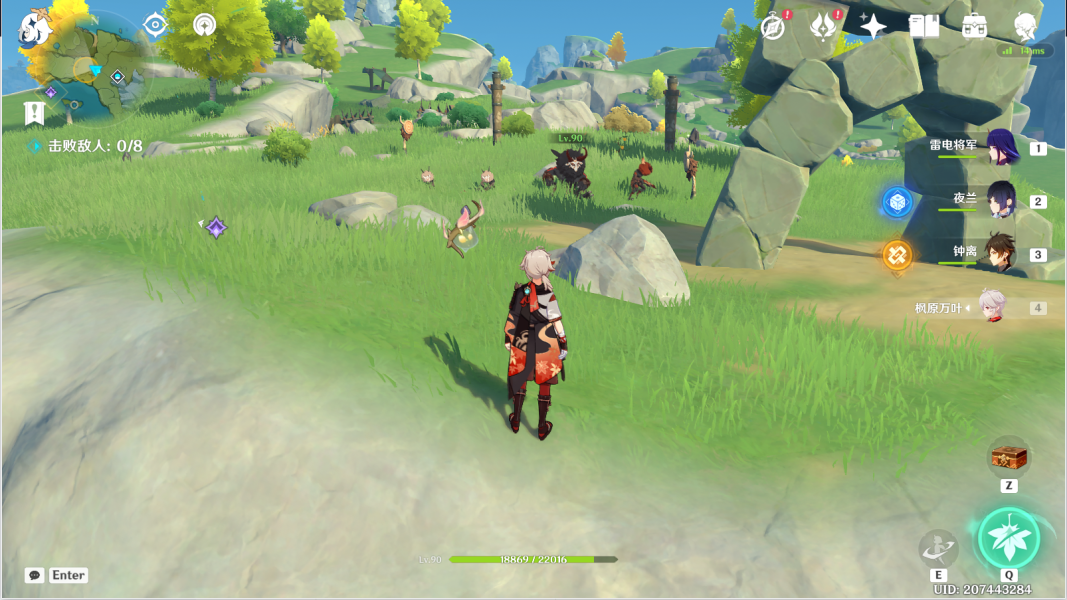Trigger 夜兰's blue elemental burst icon
The width and height of the screenshot is (1067, 600).
(x=897, y=202)
